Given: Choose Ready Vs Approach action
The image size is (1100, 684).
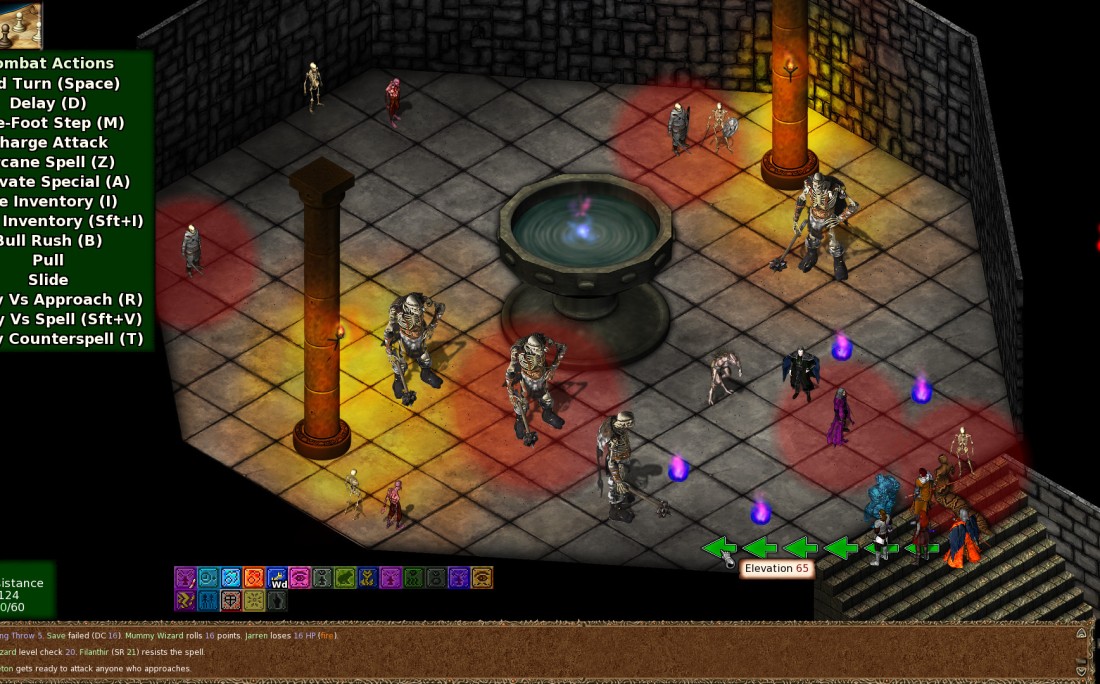Looking at the screenshot, I should [72, 299].
